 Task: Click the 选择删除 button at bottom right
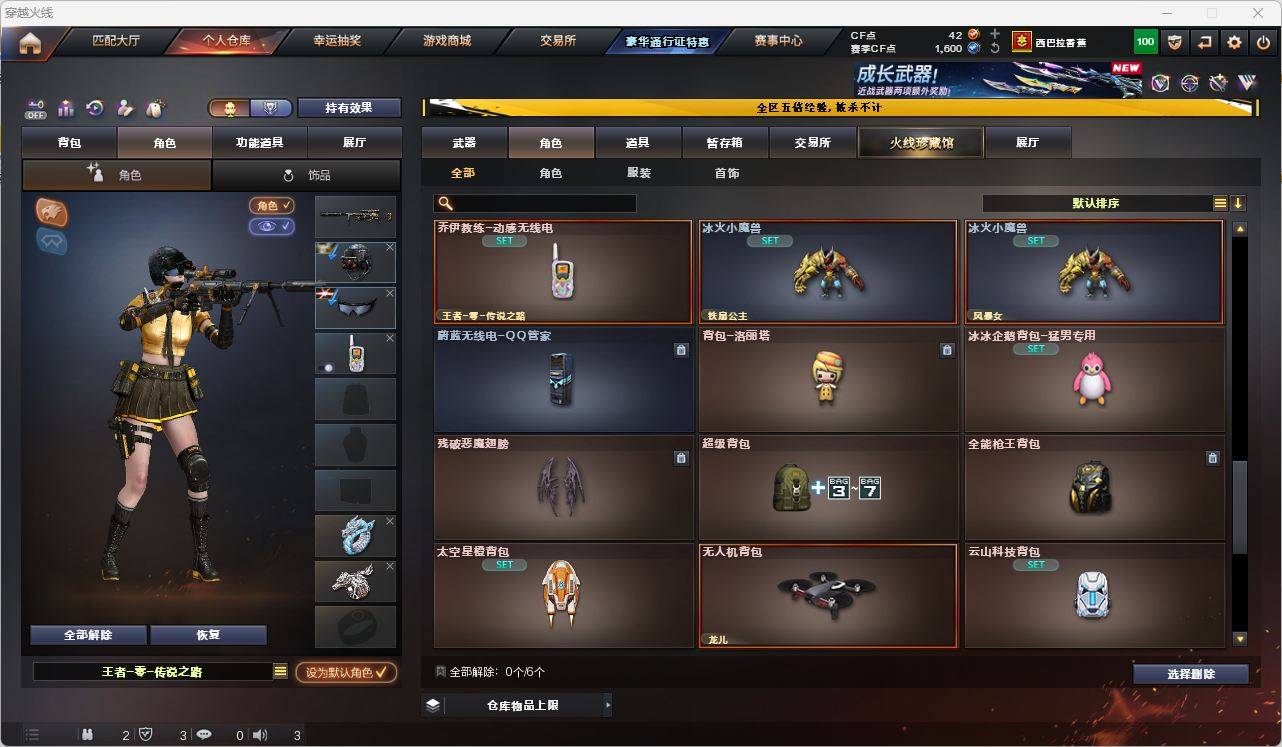click(1191, 674)
